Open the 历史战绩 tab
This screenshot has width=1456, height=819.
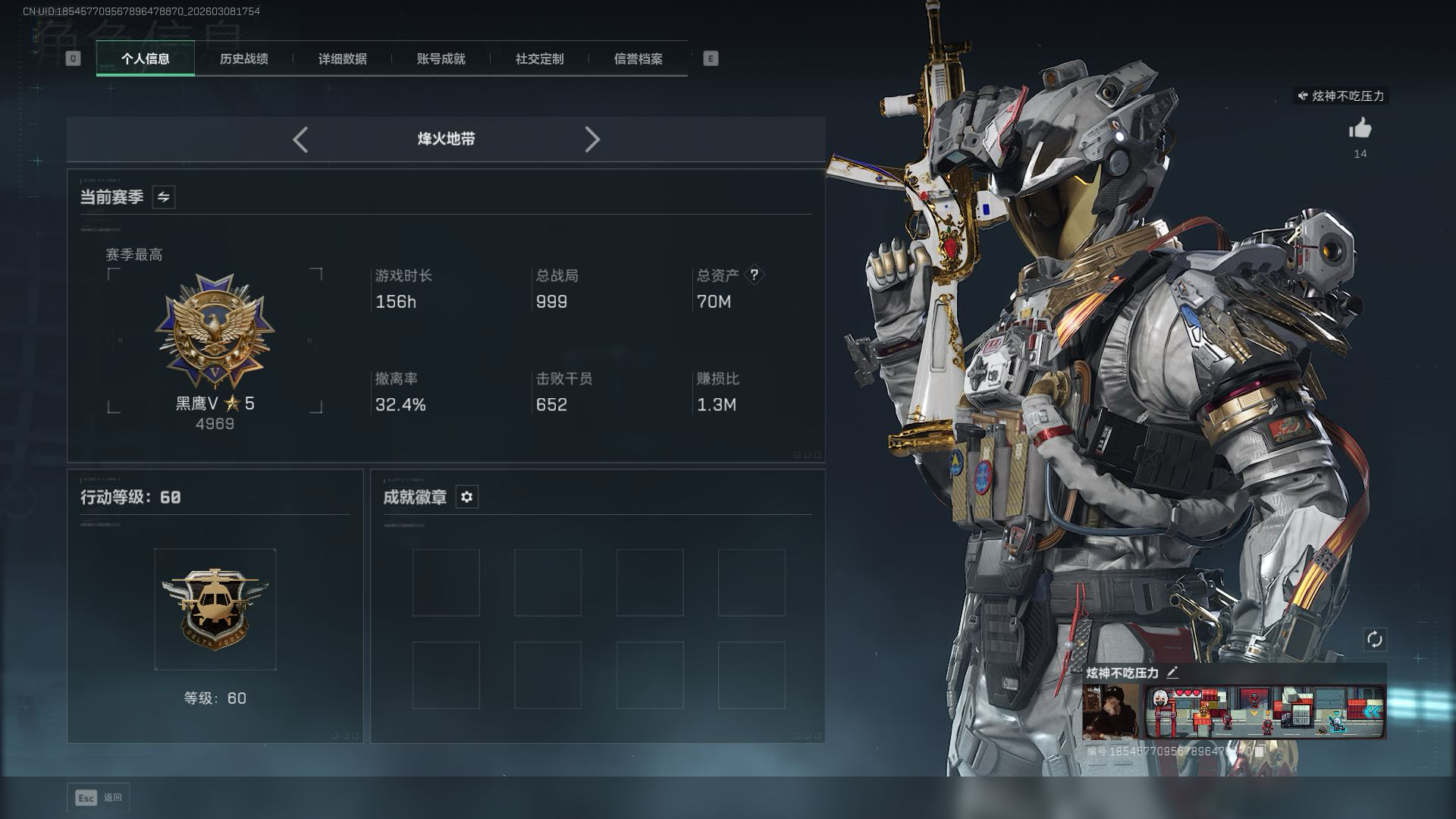pyautogui.click(x=243, y=58)
